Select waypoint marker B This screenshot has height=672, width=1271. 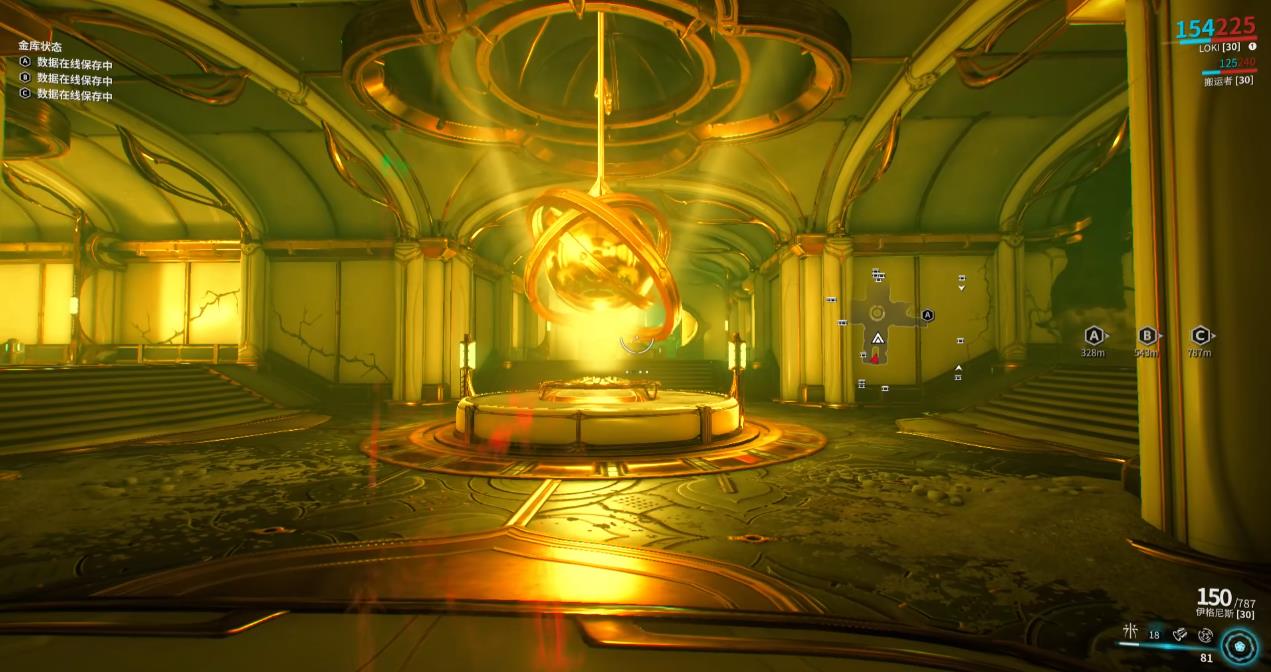coord(1147,336)
